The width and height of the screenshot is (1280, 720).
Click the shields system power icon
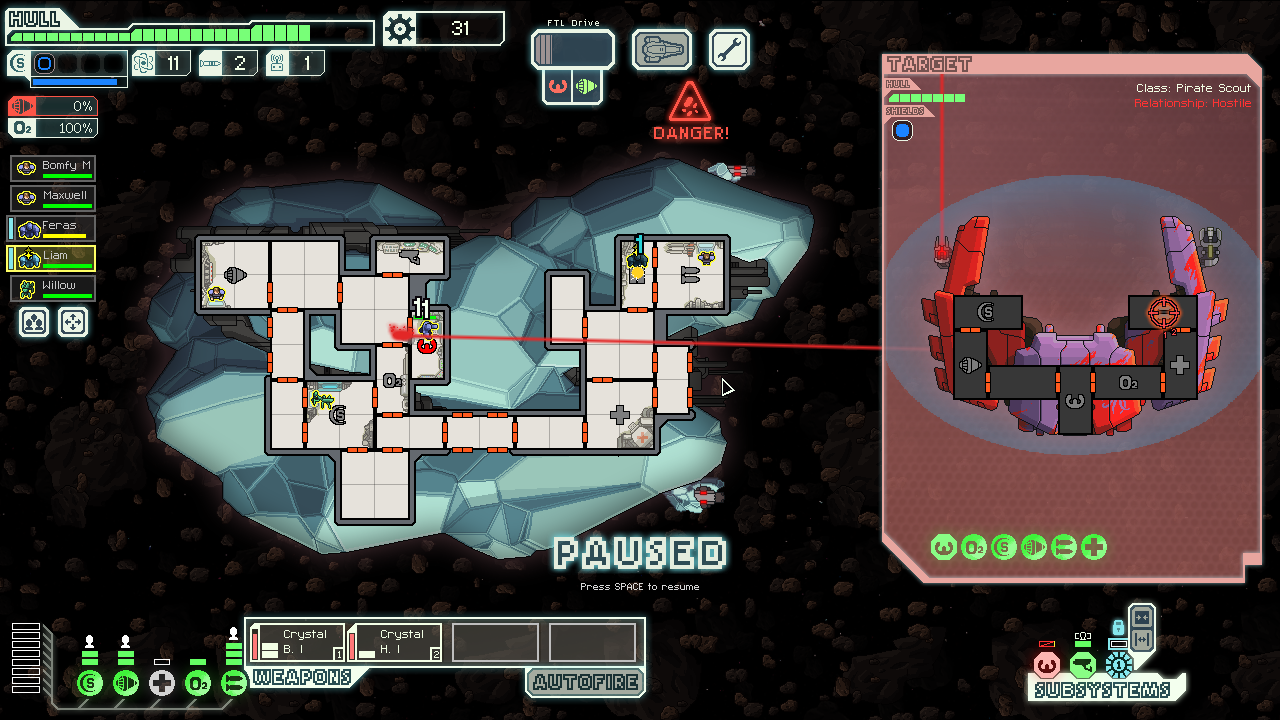[90, 684]
